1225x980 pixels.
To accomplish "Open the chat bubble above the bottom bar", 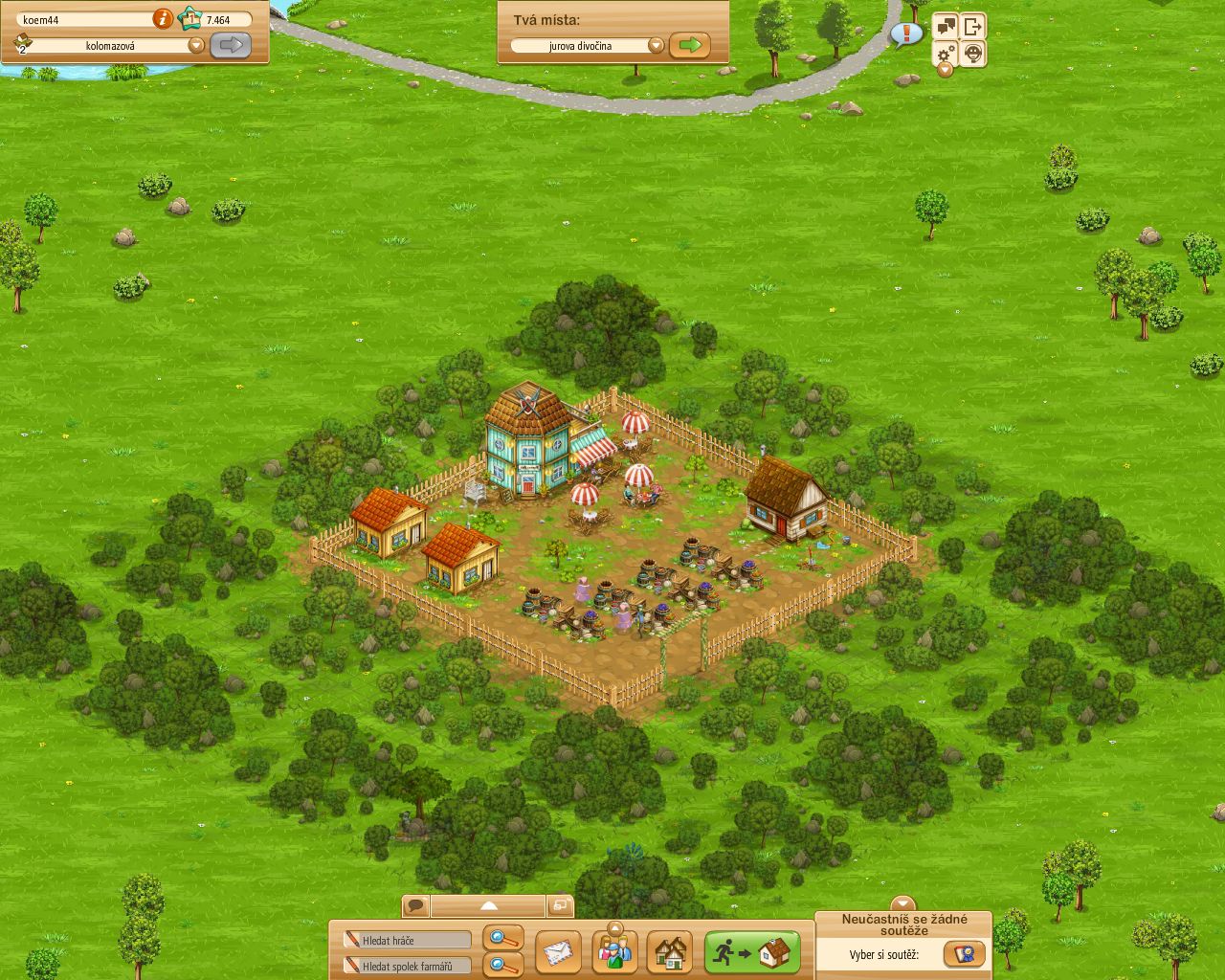I will click(x=415, y=903).
